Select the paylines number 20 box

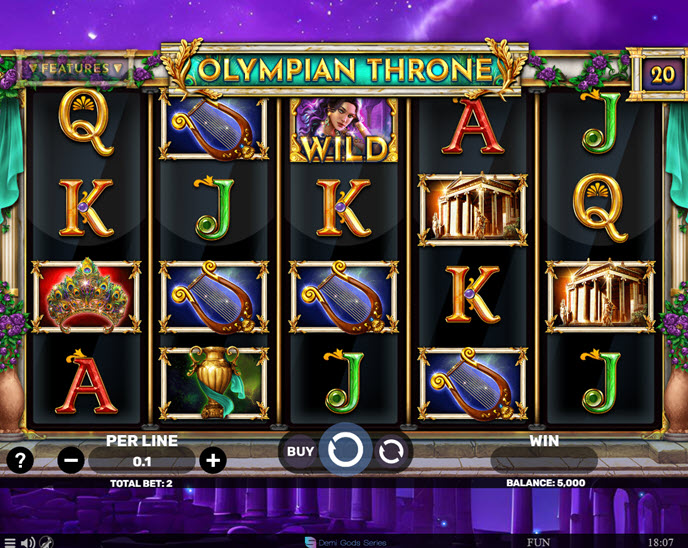661,75
